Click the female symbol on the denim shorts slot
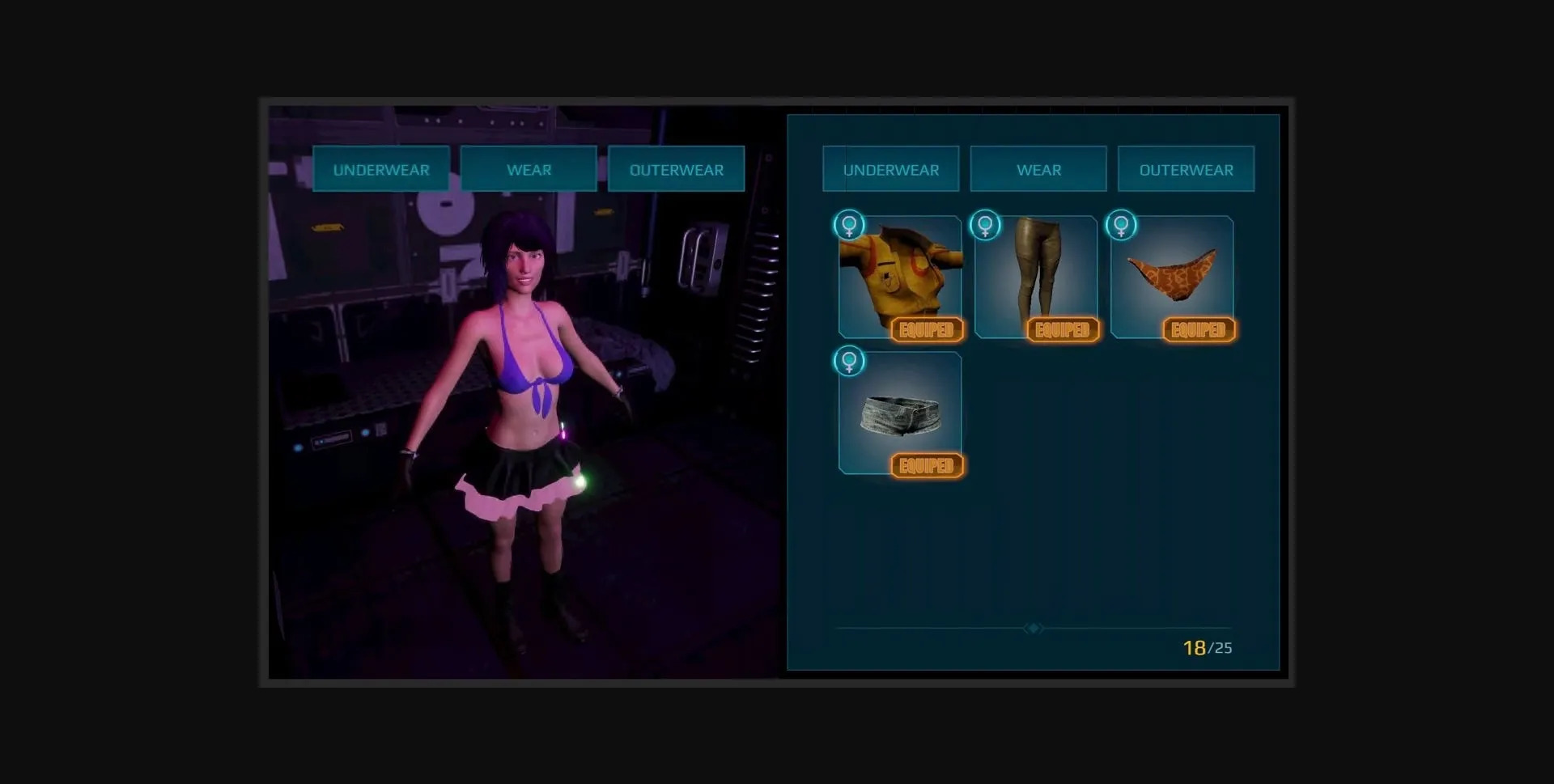Screen dimensions: 1554x784 point(848,362)
